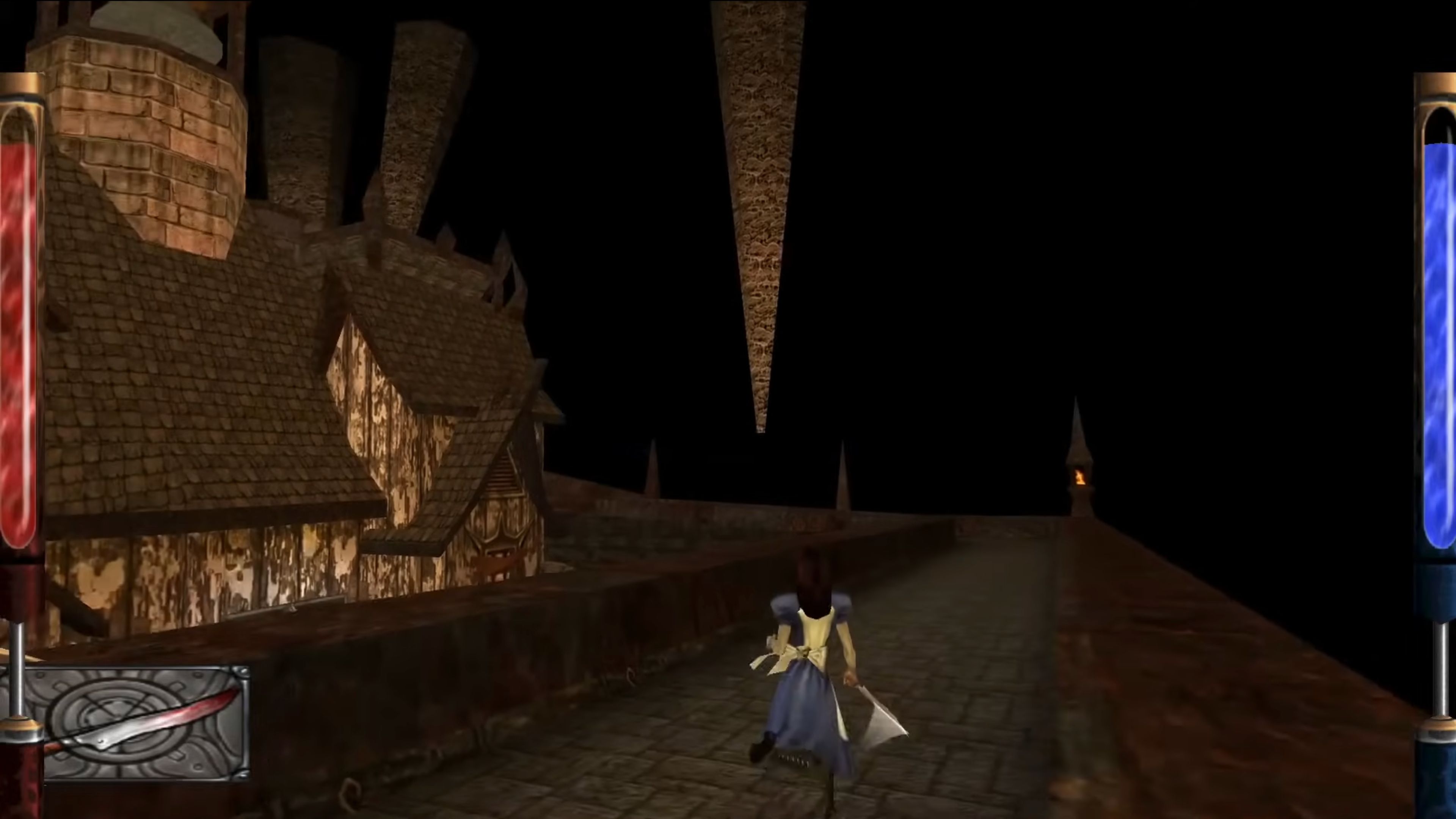Click the burning torch on the distant spire
Screen dimensions: 1456x819
coord(1081,478)
